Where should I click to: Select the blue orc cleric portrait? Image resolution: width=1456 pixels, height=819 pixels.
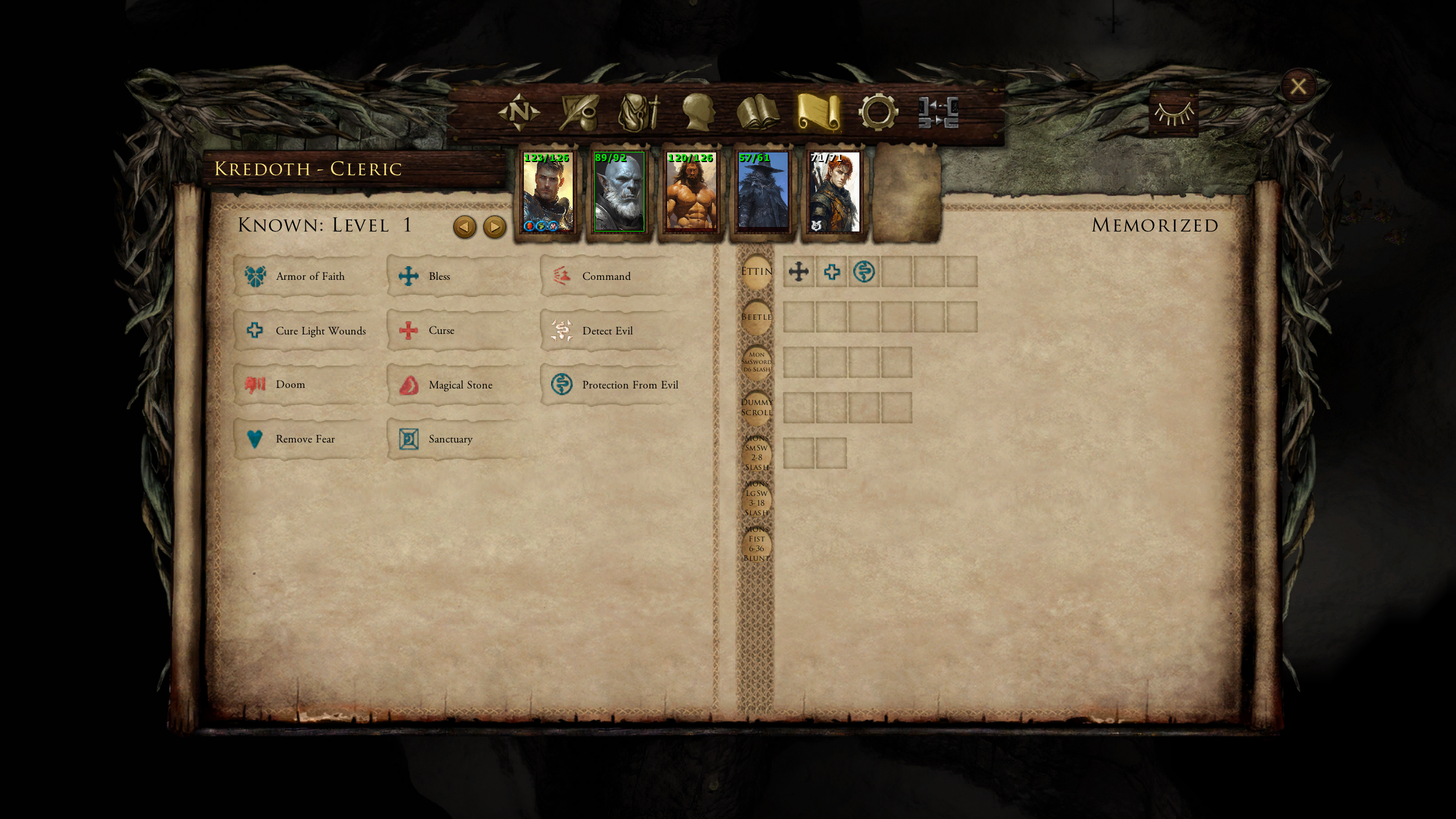coord(619,192)
